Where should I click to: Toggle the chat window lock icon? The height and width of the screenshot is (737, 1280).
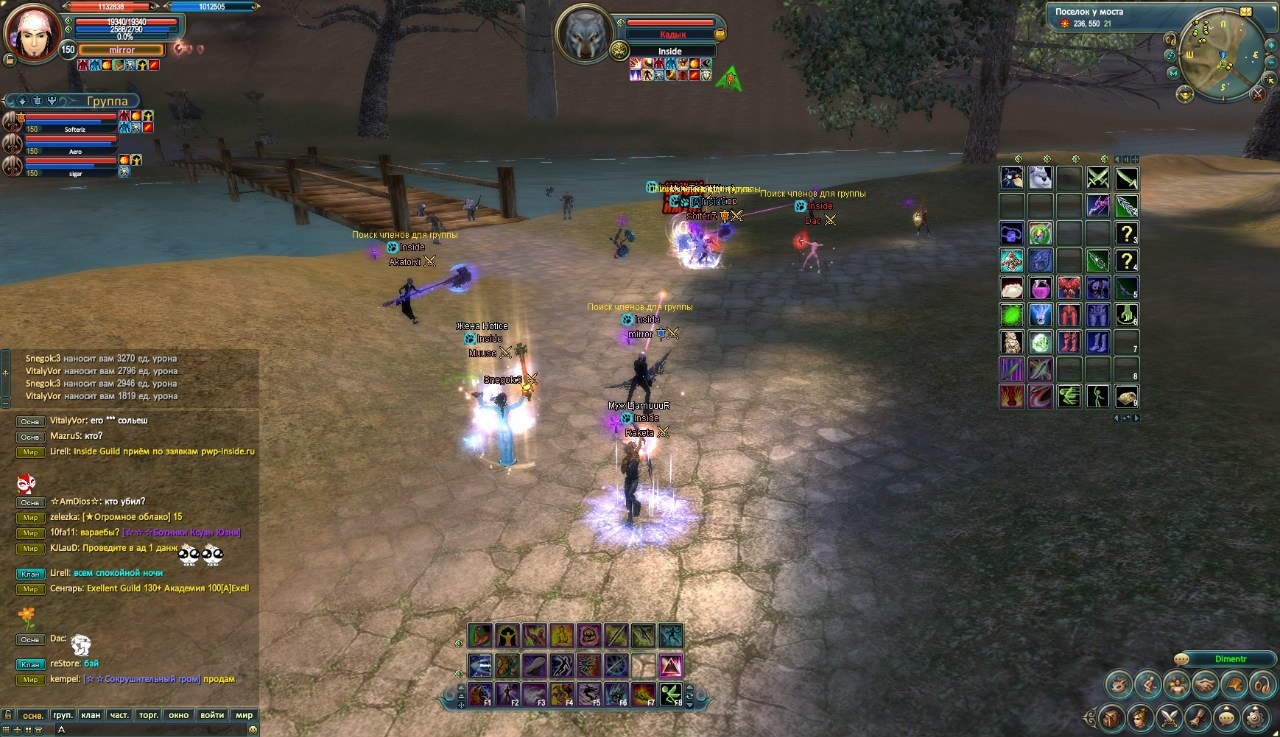(7, 716)
